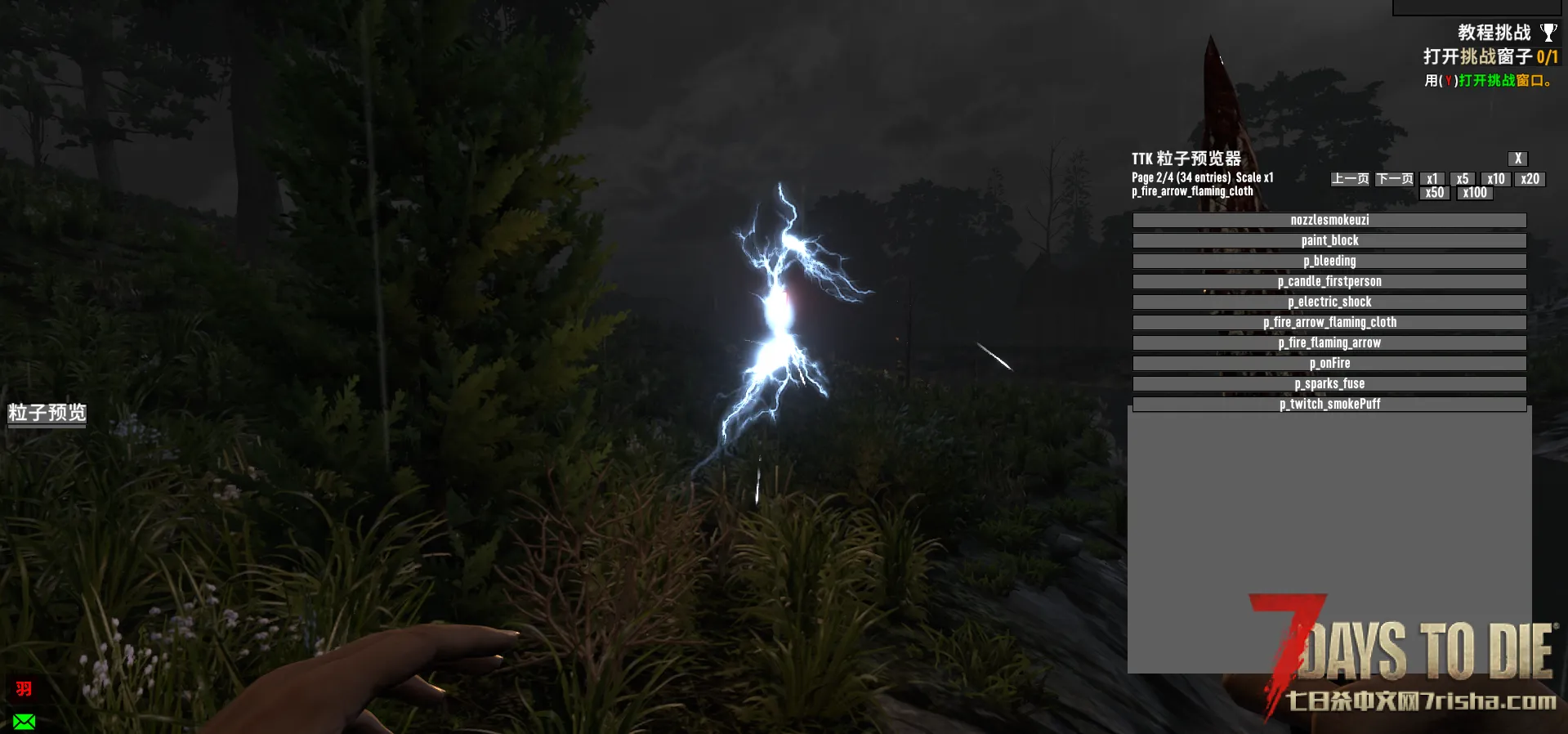Choose the p_onFire particle entry
This screenshot has width=1568, height=734.
(x=1329, y=363)
